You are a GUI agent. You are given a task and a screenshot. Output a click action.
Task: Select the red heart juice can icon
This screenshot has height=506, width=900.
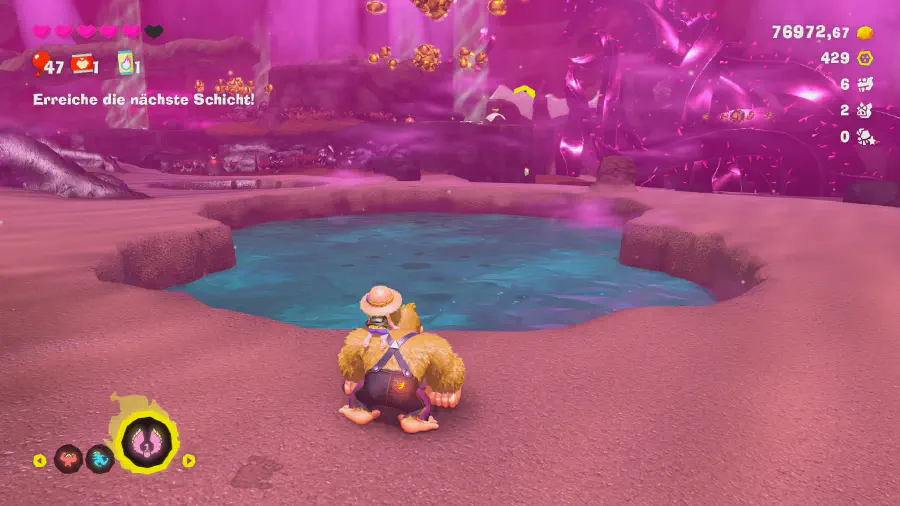(x=82, y=64)
